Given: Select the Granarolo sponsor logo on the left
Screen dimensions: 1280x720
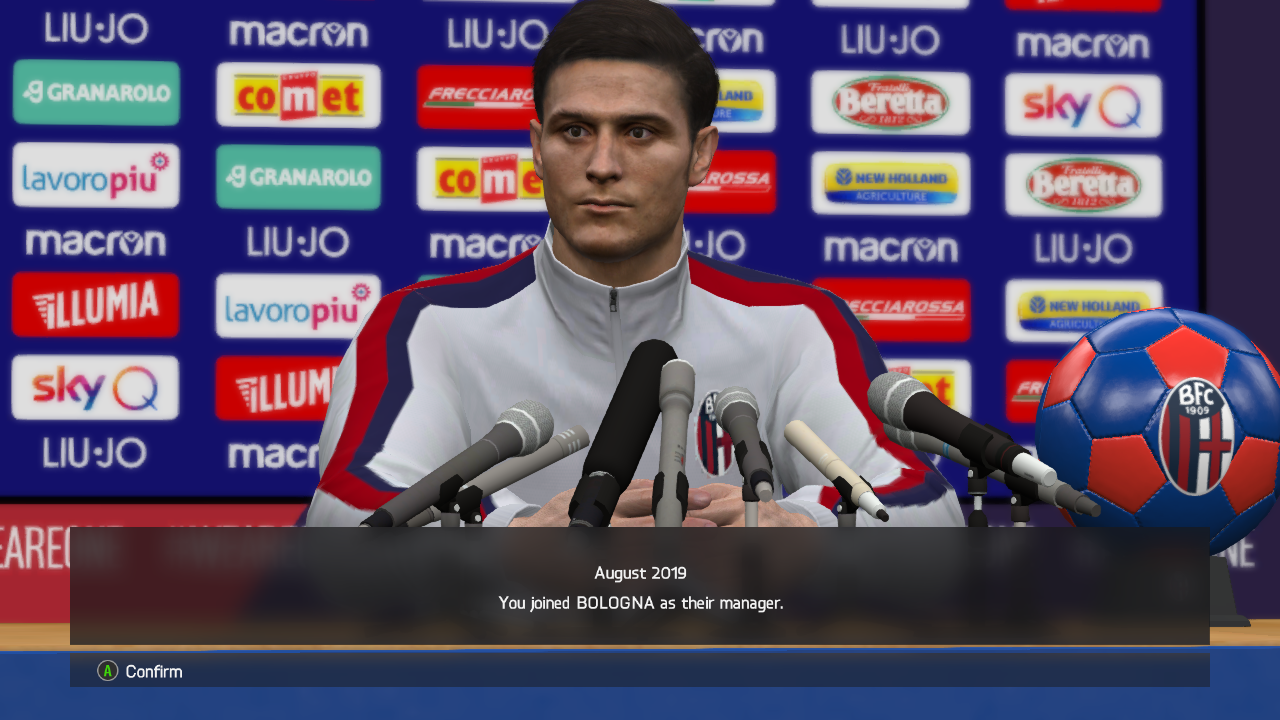Looking at the screenshot, I should (96, 92).
